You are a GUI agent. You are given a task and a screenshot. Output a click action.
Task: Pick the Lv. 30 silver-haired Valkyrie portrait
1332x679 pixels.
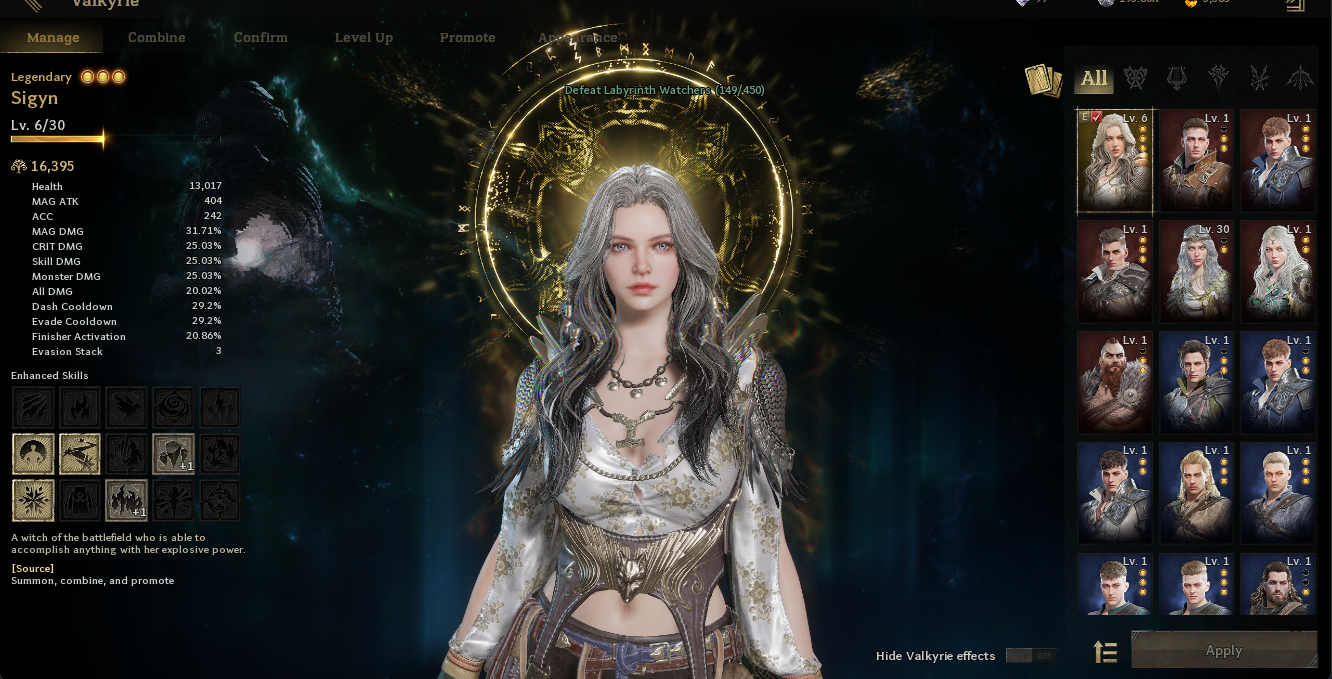[1196, 271]
